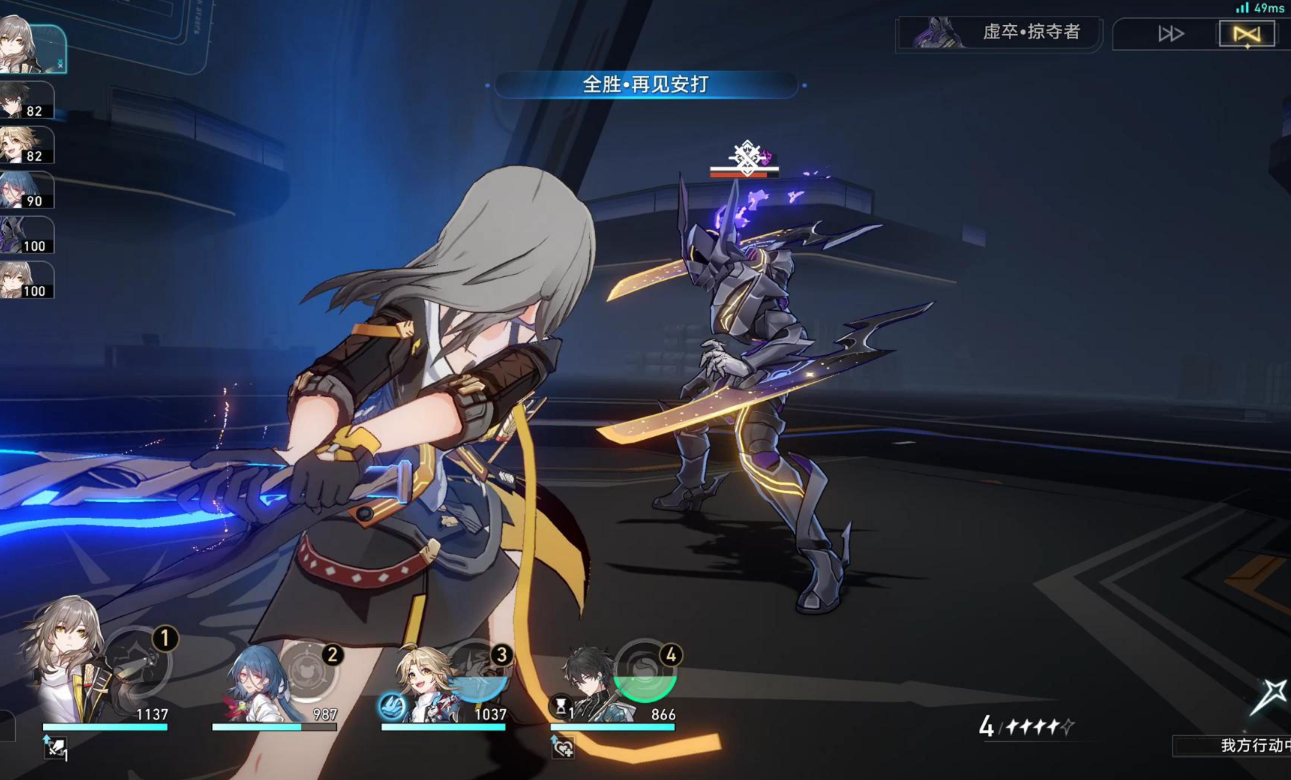Open the enemy info panel for 虚卒•掠夺者

point(999,33)
